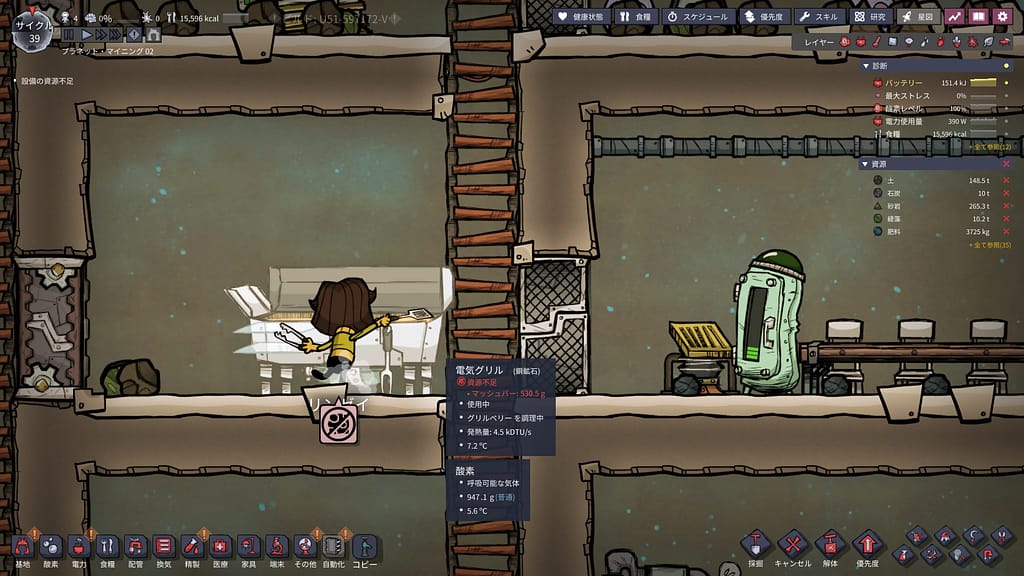Pause the game with the pause button
Screen dimensions: 1024x576
point(68,35)
